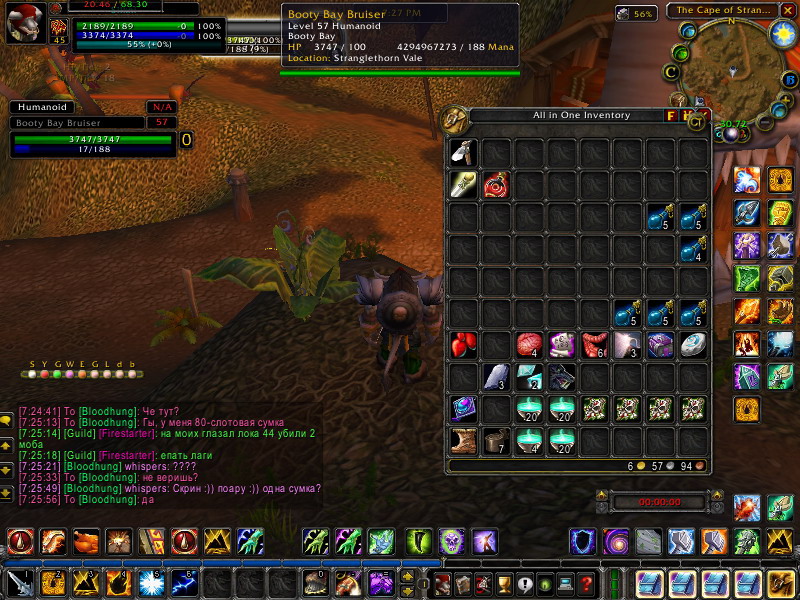Use the blue starburst spell on the action bar
This screenshot has height=600, width=800.
[x=152, y=582]
